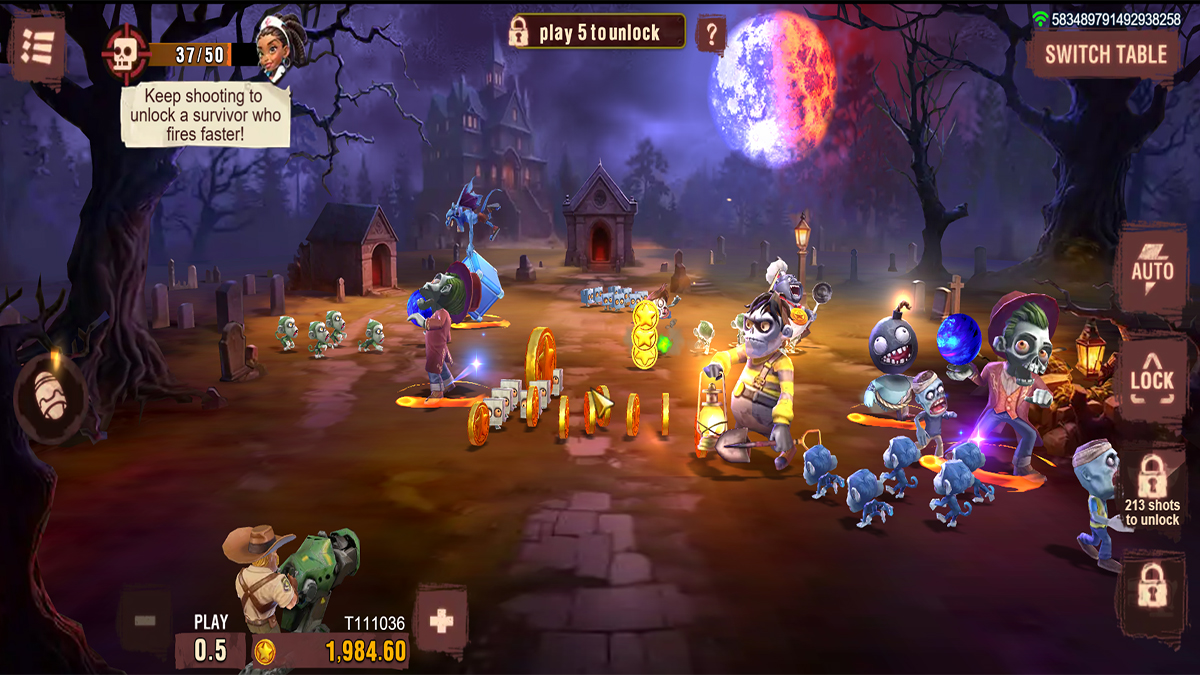This screenshot has height=675, width=1200.
Task: Open the question mark help button
Action: [x=710, y=34]
